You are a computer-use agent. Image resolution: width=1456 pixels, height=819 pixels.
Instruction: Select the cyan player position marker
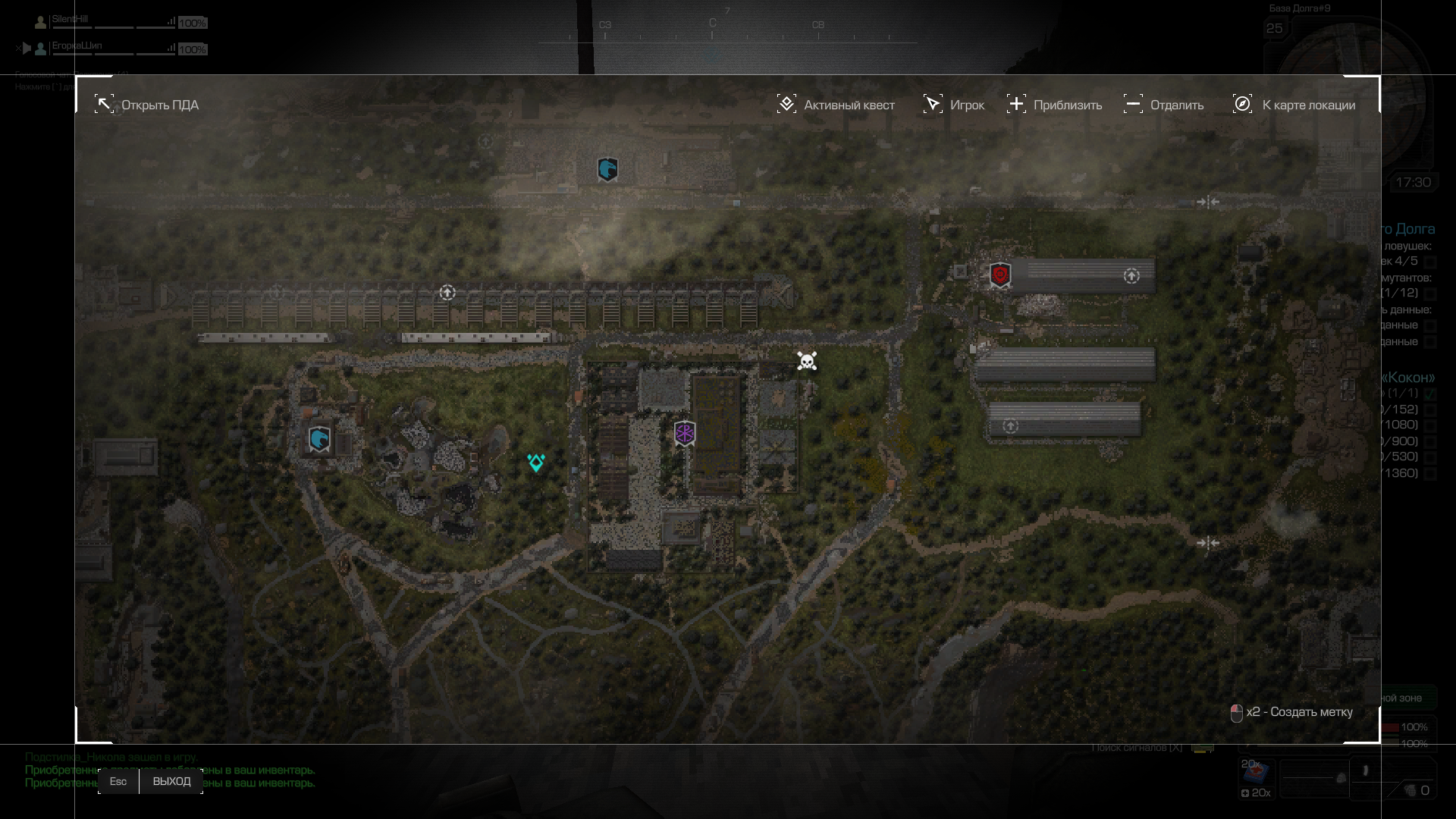536,463
